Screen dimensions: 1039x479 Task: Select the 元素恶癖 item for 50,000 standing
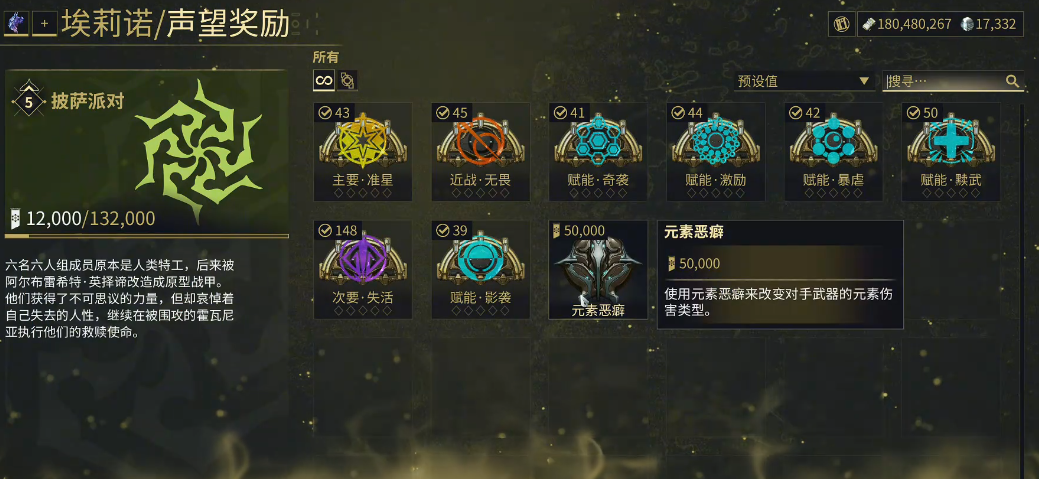point(598,269)
